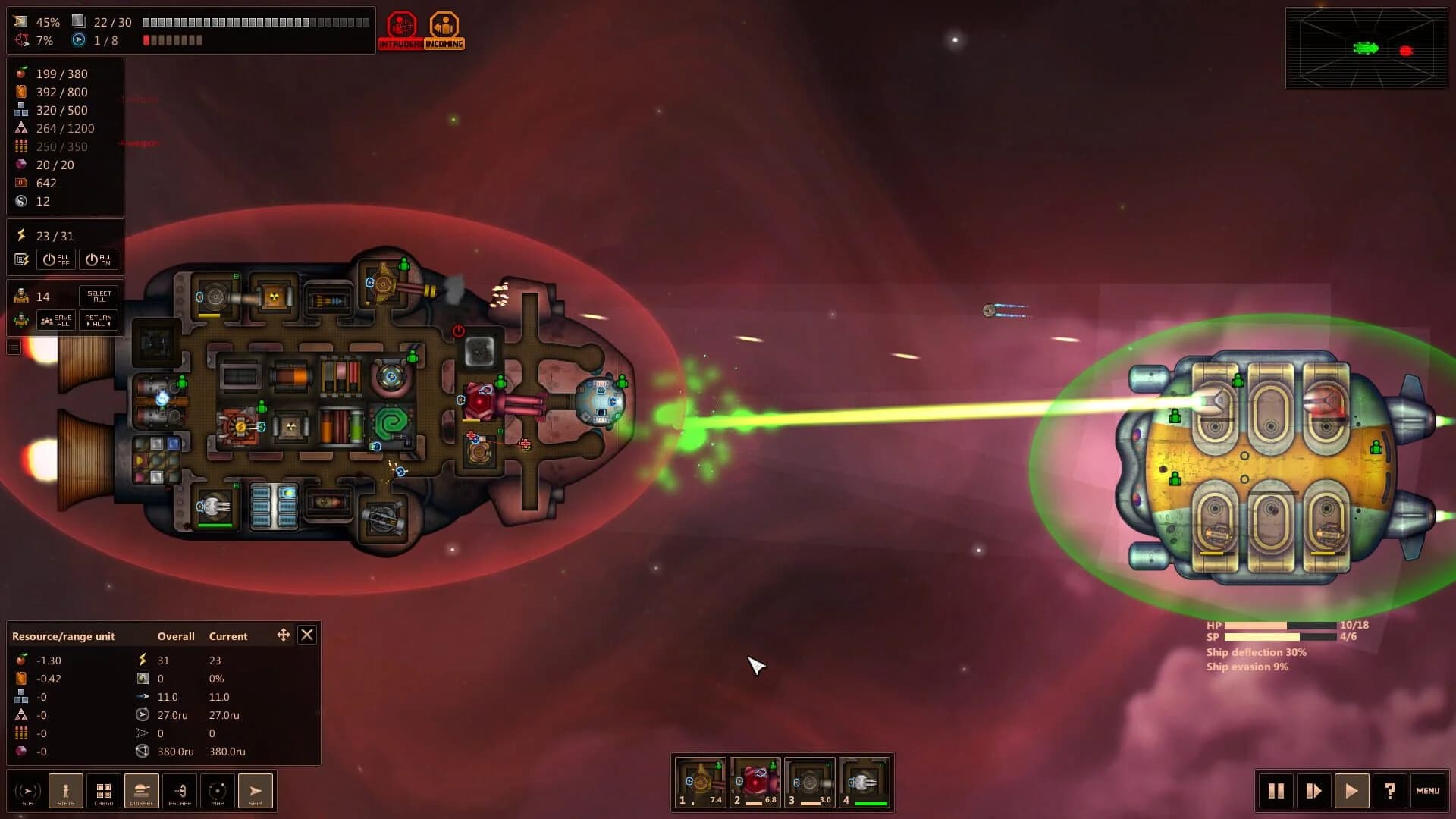The image size is (1456, 819).
Task: Toggle All Off to power down modules
Action: 56,259
